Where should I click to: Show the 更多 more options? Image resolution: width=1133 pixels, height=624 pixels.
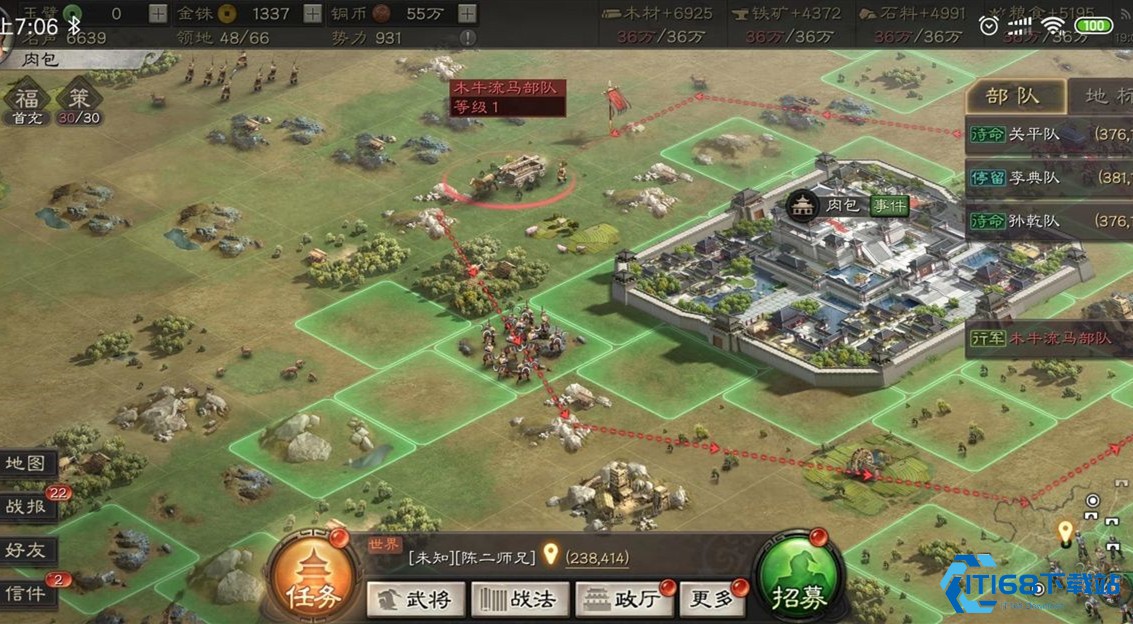point(714,600)
